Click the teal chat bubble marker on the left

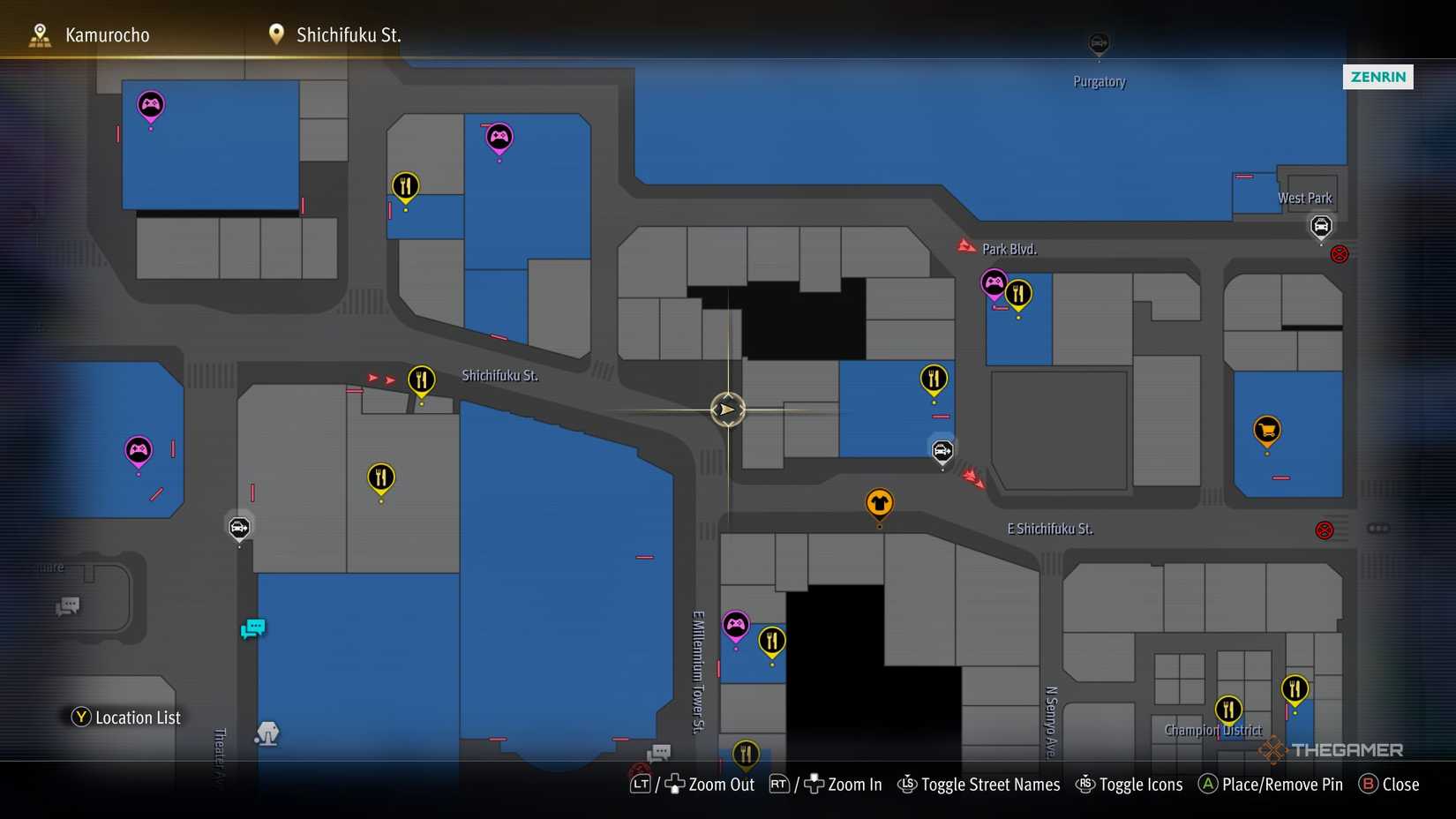pos(252,628)
